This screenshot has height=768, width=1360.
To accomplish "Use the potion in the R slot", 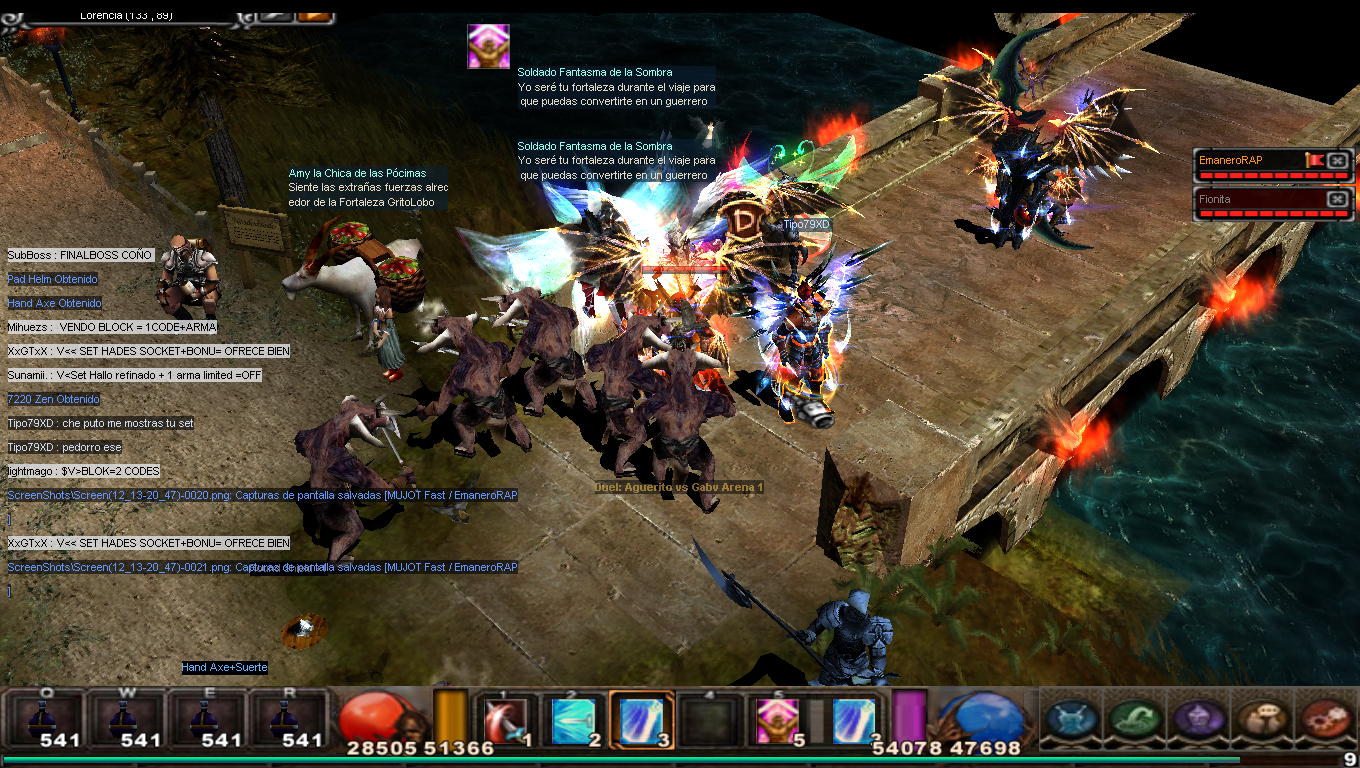I will click(x=286, y=717).
